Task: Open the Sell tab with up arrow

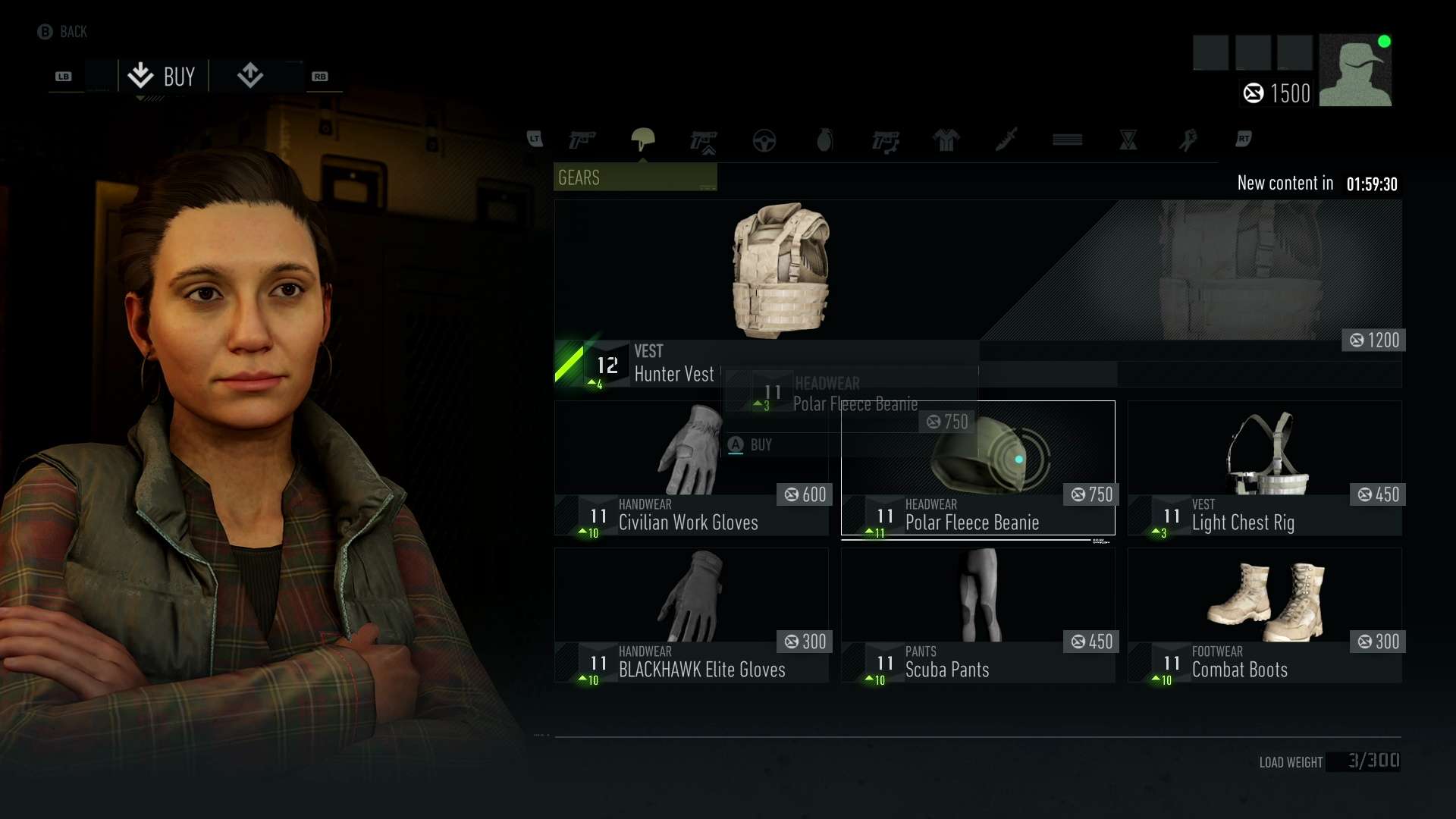Action: point(250,76)
